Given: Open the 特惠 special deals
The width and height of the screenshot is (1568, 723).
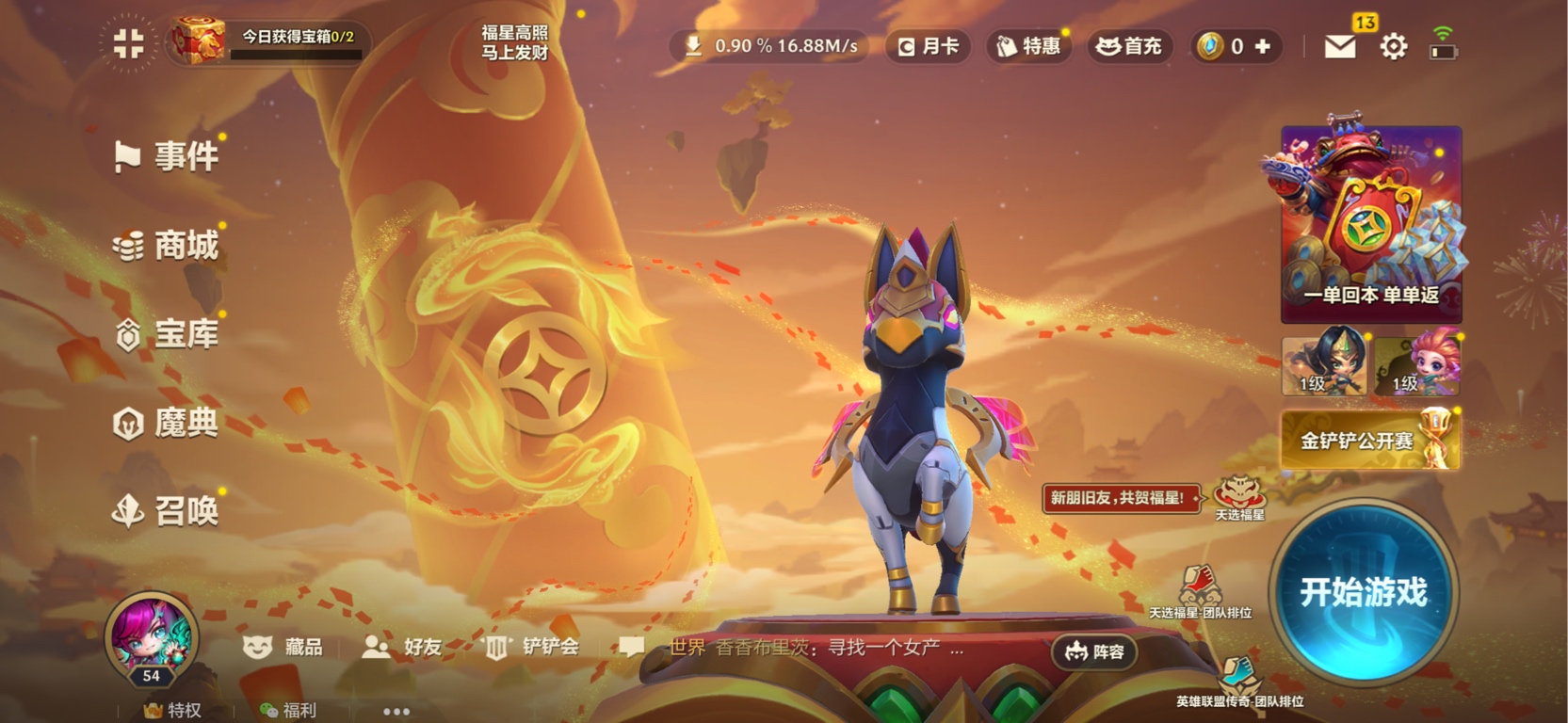Looking at the screenshot, I should click(x=1028, y=46).
